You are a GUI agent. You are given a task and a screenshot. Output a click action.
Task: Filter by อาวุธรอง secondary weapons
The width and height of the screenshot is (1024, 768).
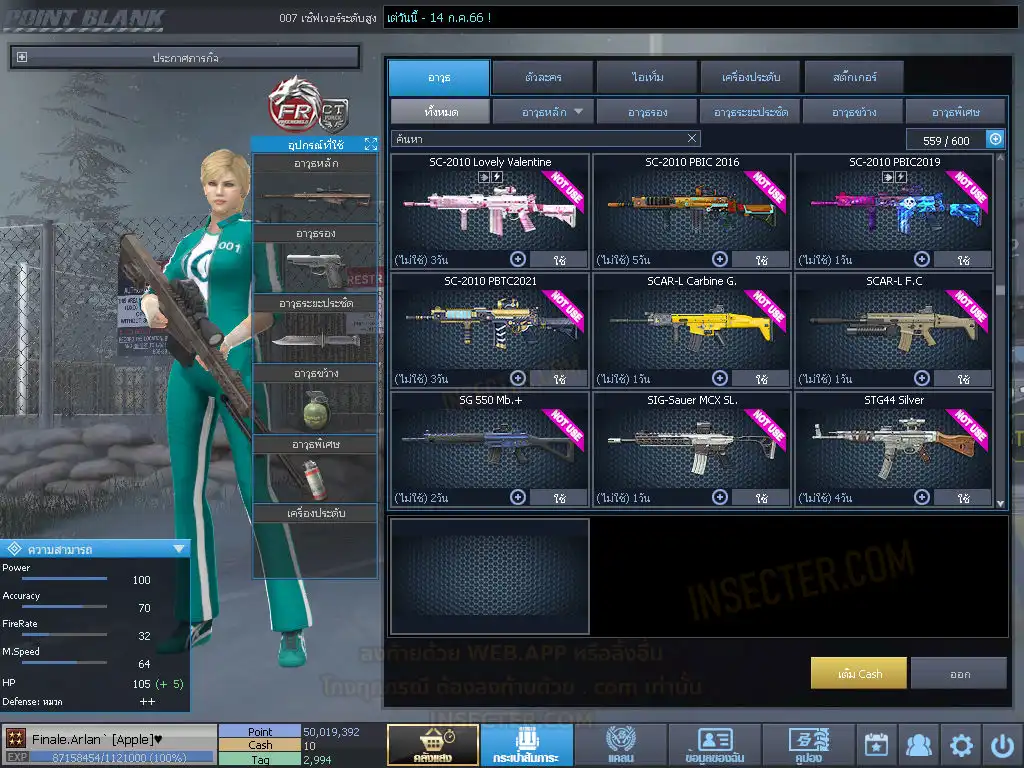(x=647, y=112)
